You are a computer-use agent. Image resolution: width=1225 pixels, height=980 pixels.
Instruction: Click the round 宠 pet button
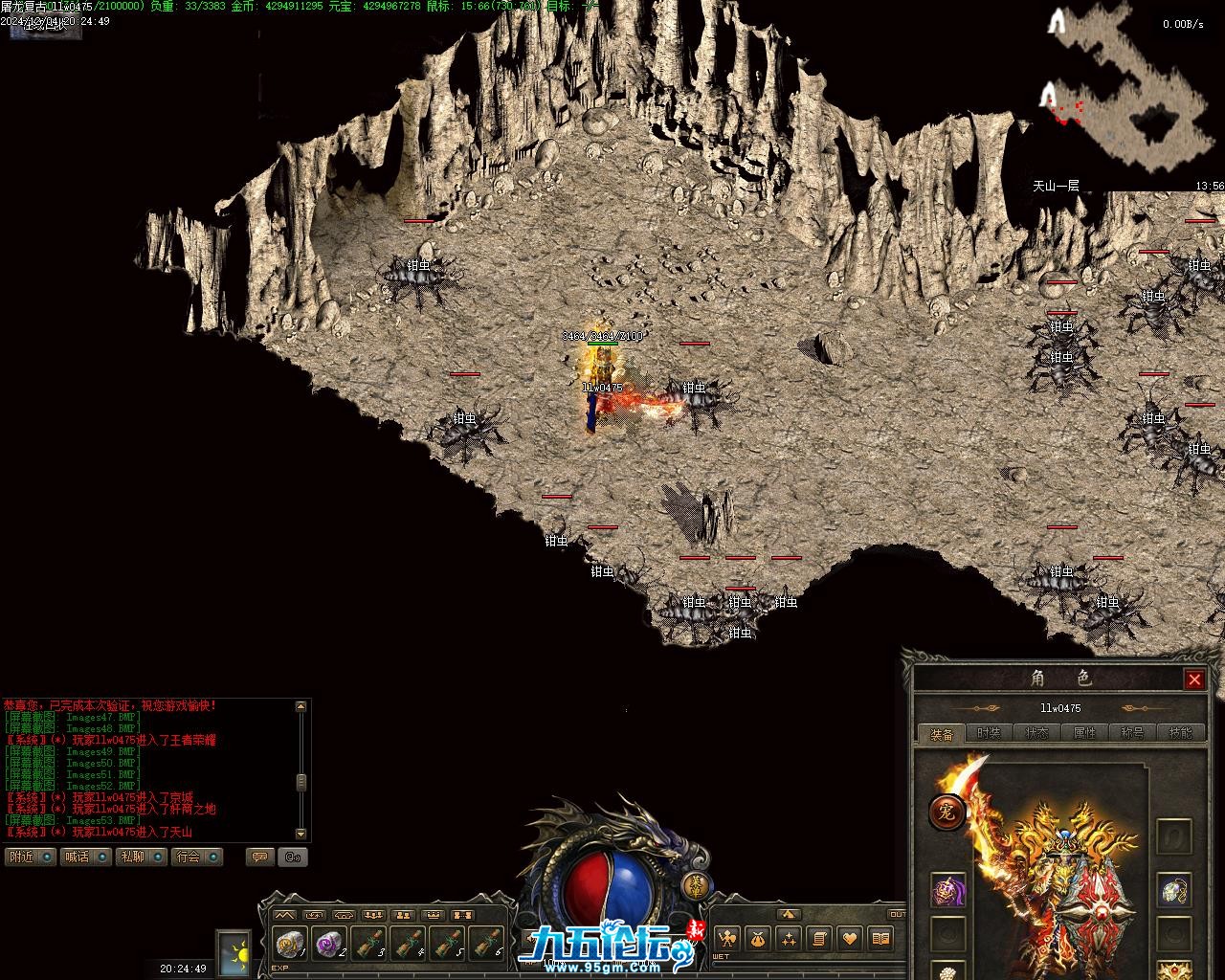(x=947, y=813)
